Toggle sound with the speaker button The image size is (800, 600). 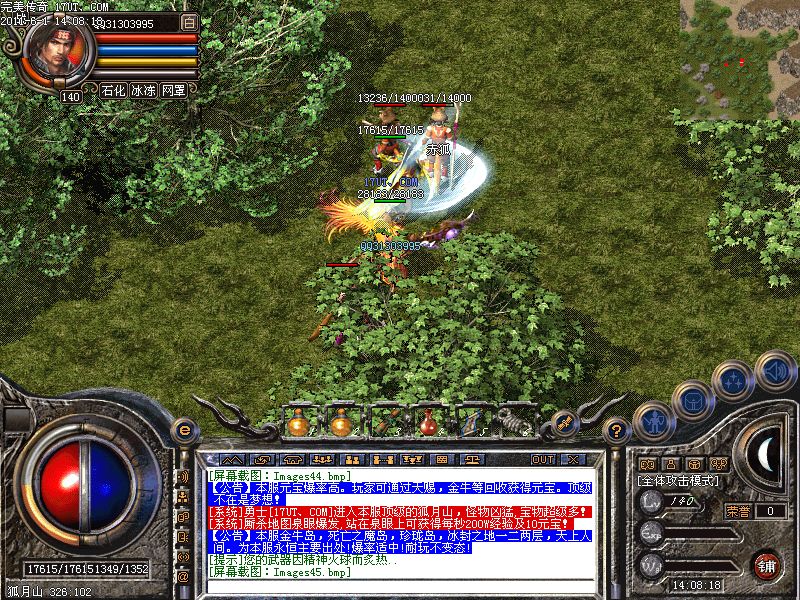pyautogui.click(x=773, y=370)
